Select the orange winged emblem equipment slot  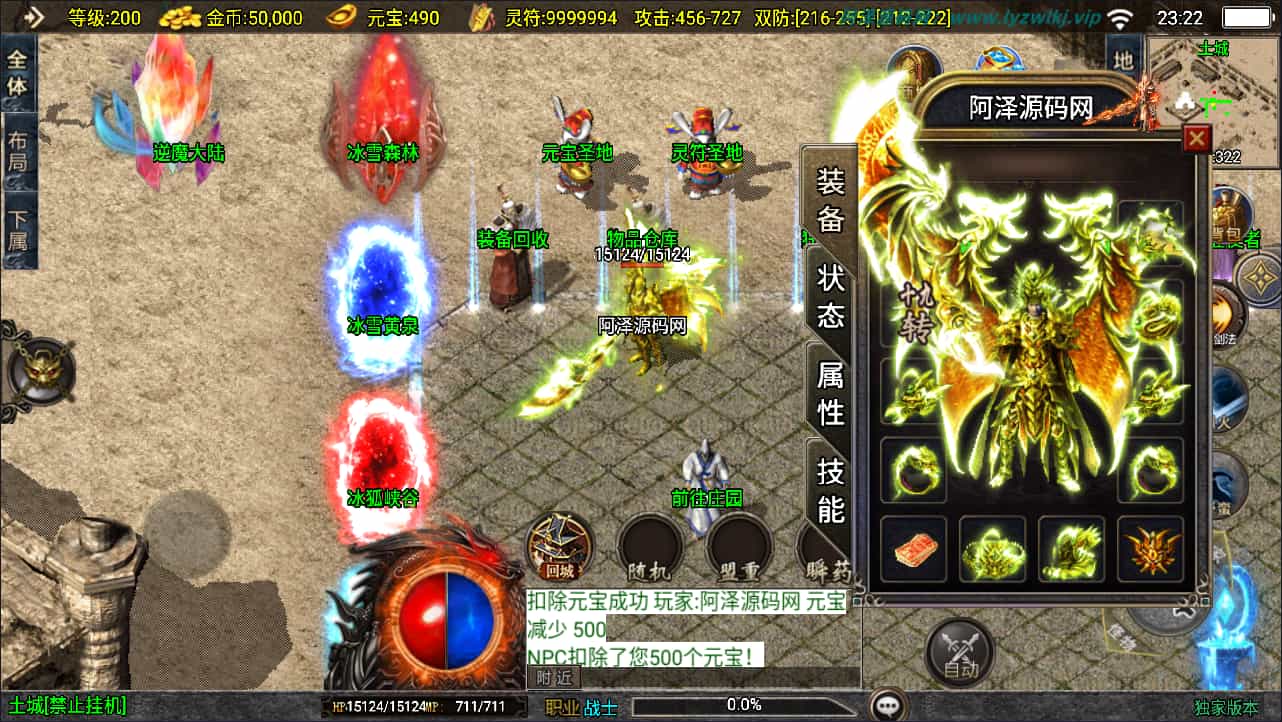(x=1150, y=549)
